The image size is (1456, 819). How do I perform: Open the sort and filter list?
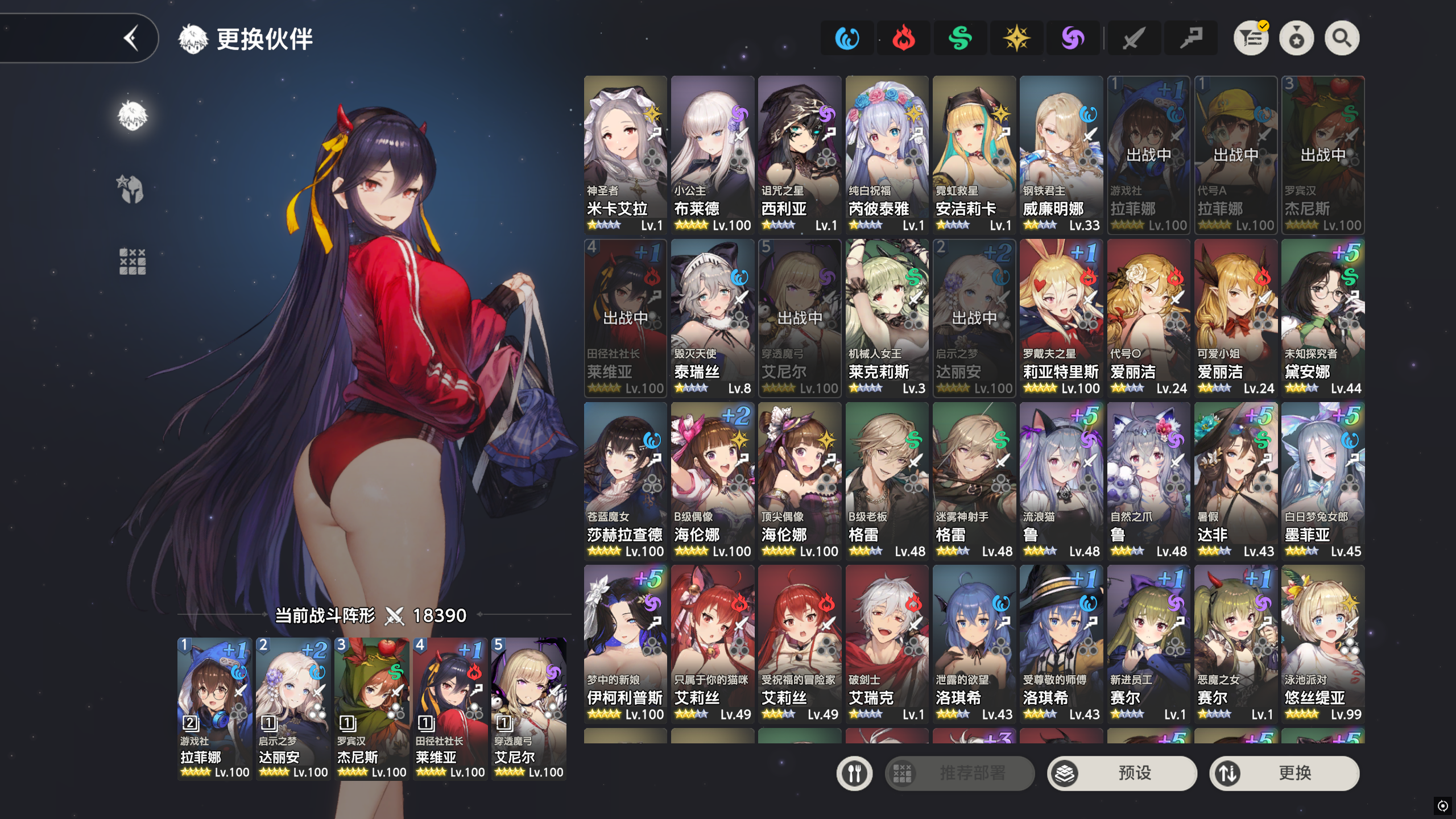coord(1251,39)
